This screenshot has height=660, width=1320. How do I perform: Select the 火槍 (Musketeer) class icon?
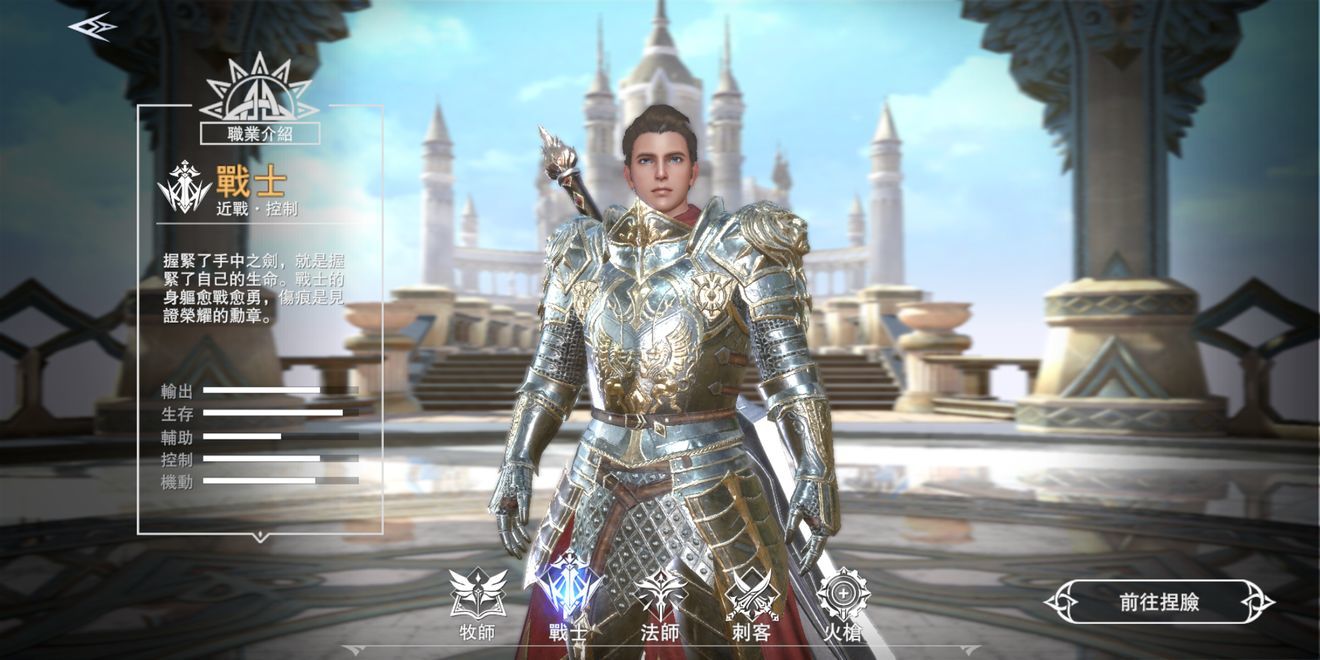point(843,594)
